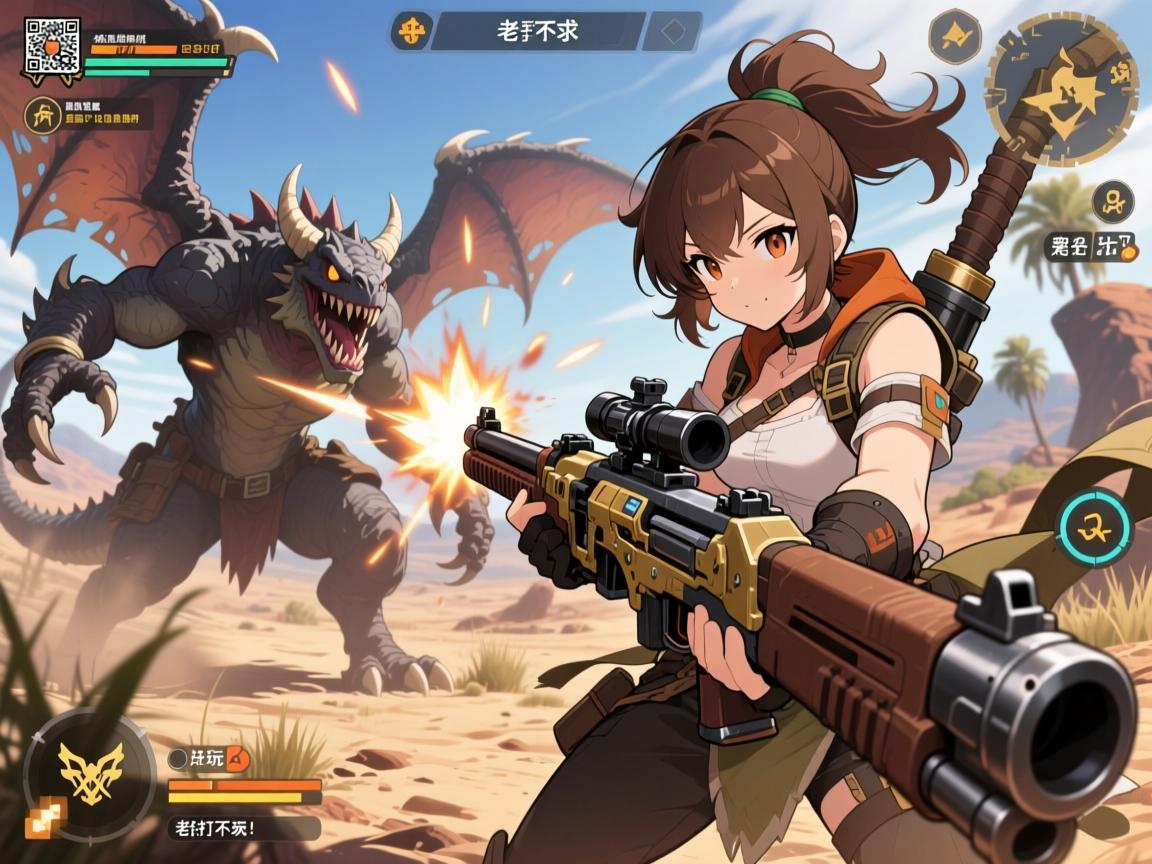Click the dark label with the gold coin
1152x864 pixels.
click(x=1090, y=246)
